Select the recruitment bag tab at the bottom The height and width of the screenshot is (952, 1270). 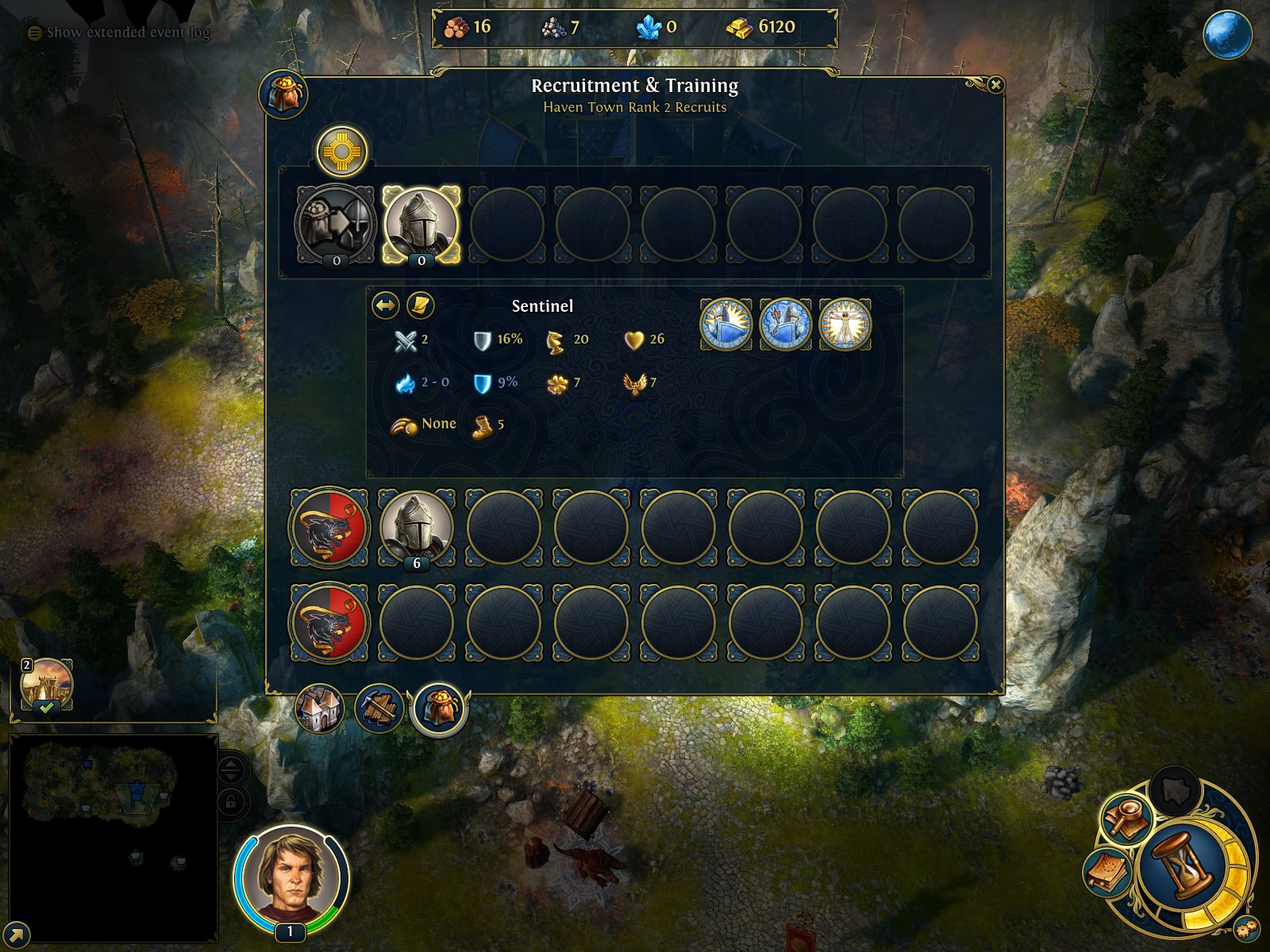[438, 708]
